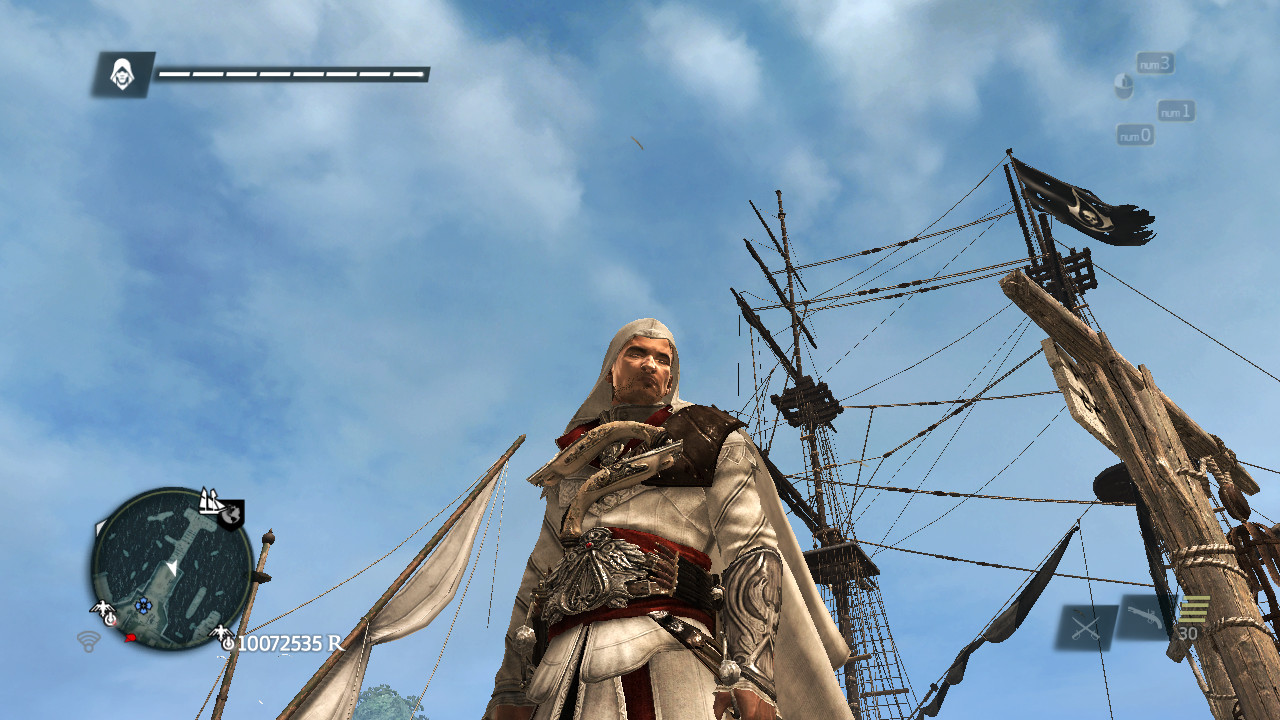The width and height of the screenshot is (1280, 720).
Task: Toggle the num3 keybind prompt
Action: [1155, 64]
